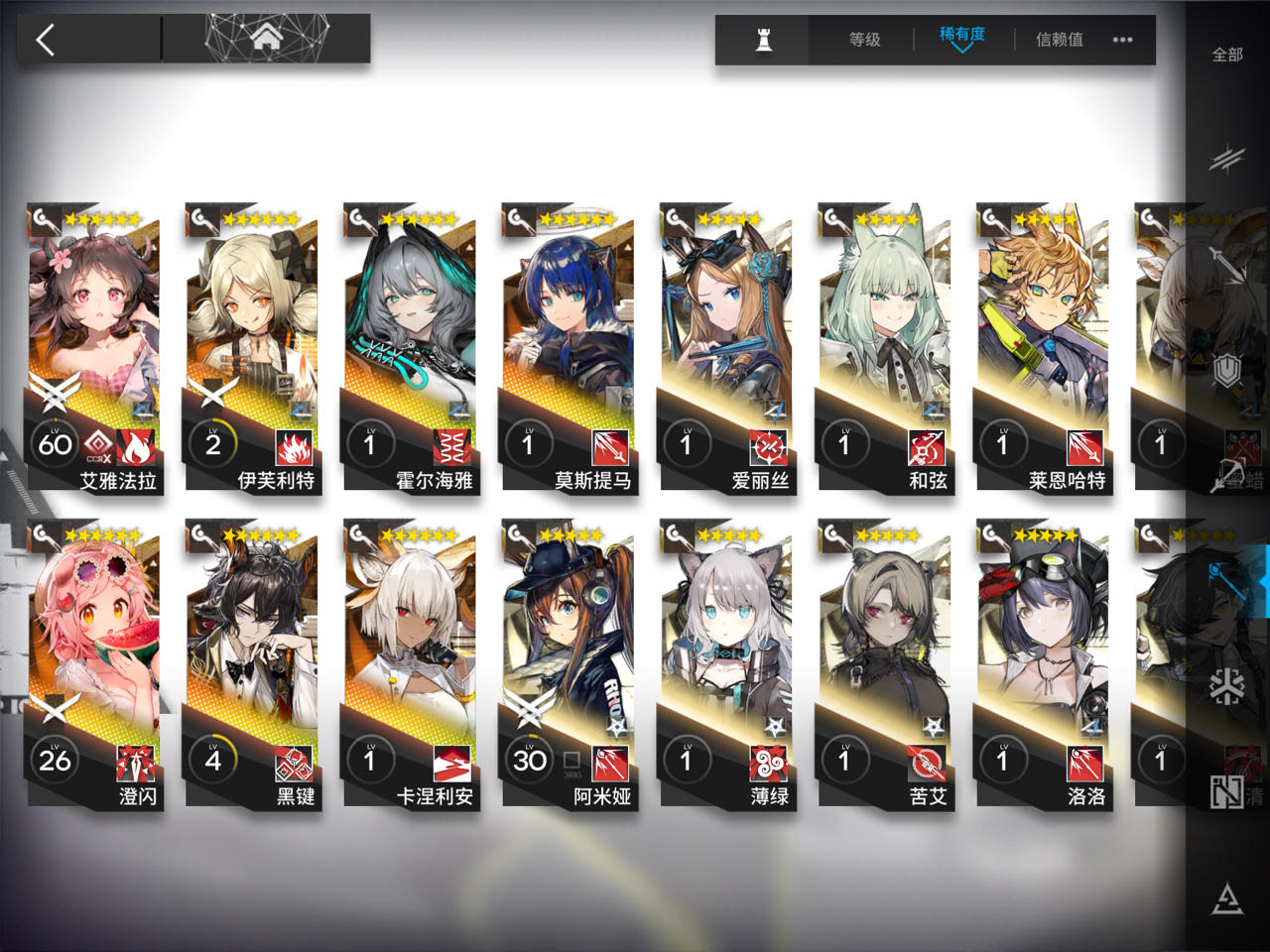1270x952 pixels.
Task: Switch to the 等级 sorting tab
Action: click(863, 40)
